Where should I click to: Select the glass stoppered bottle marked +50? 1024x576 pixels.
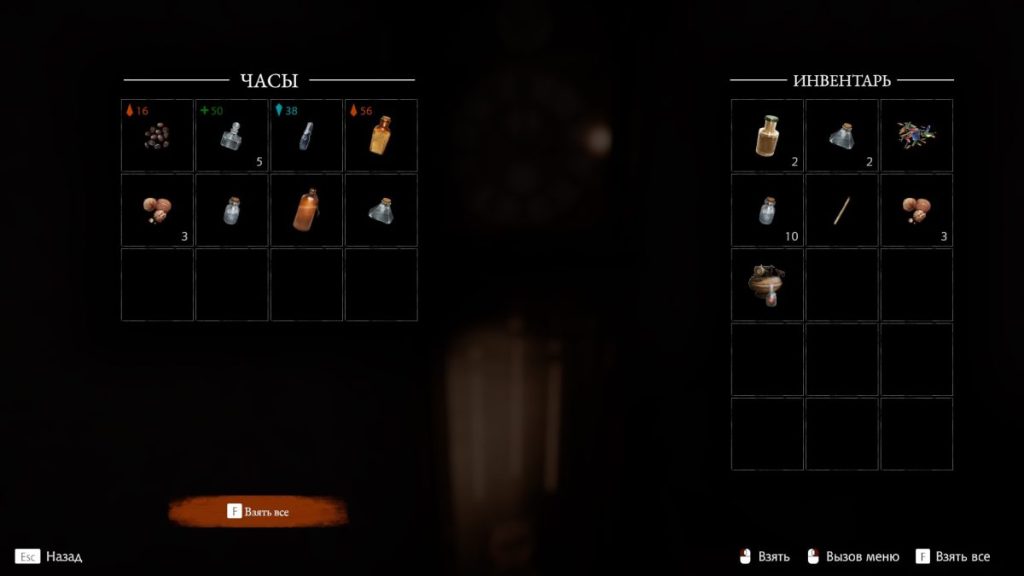232,135
